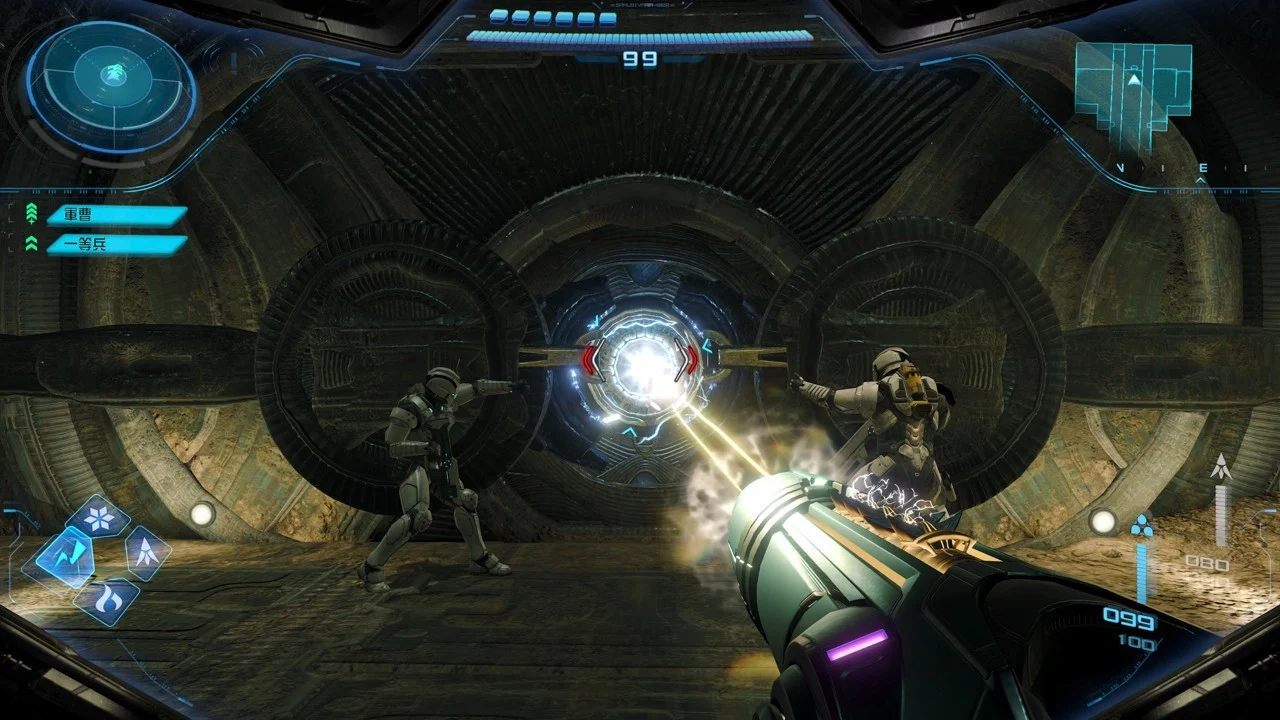Click the missile icon above ammo gauge
This screenshot has height=720, width=1280.
coord(1220,466)
